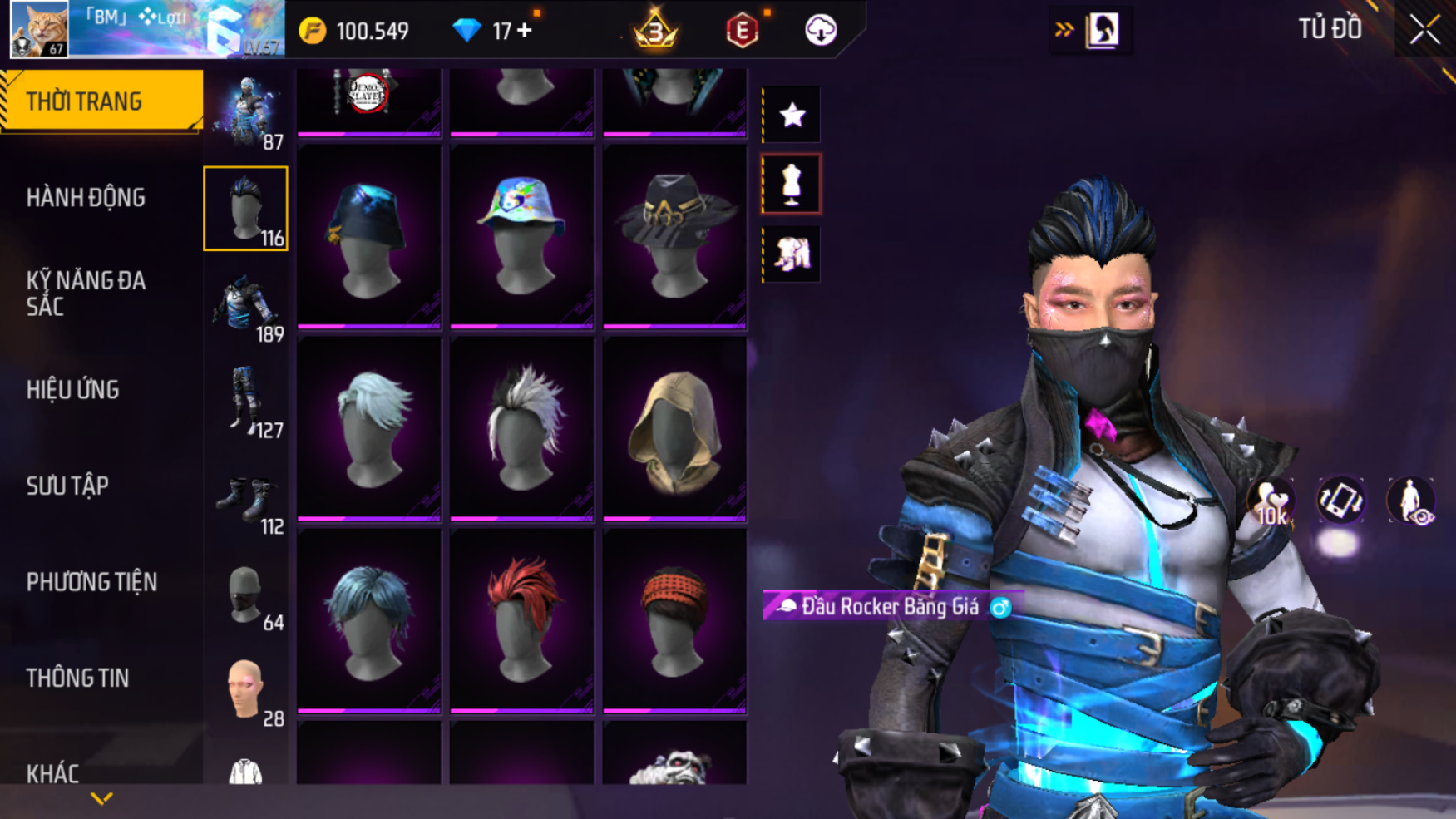Open the Thông Tin section
The height and width of the screenshot is (819, 1456).
tap(77, 678)
